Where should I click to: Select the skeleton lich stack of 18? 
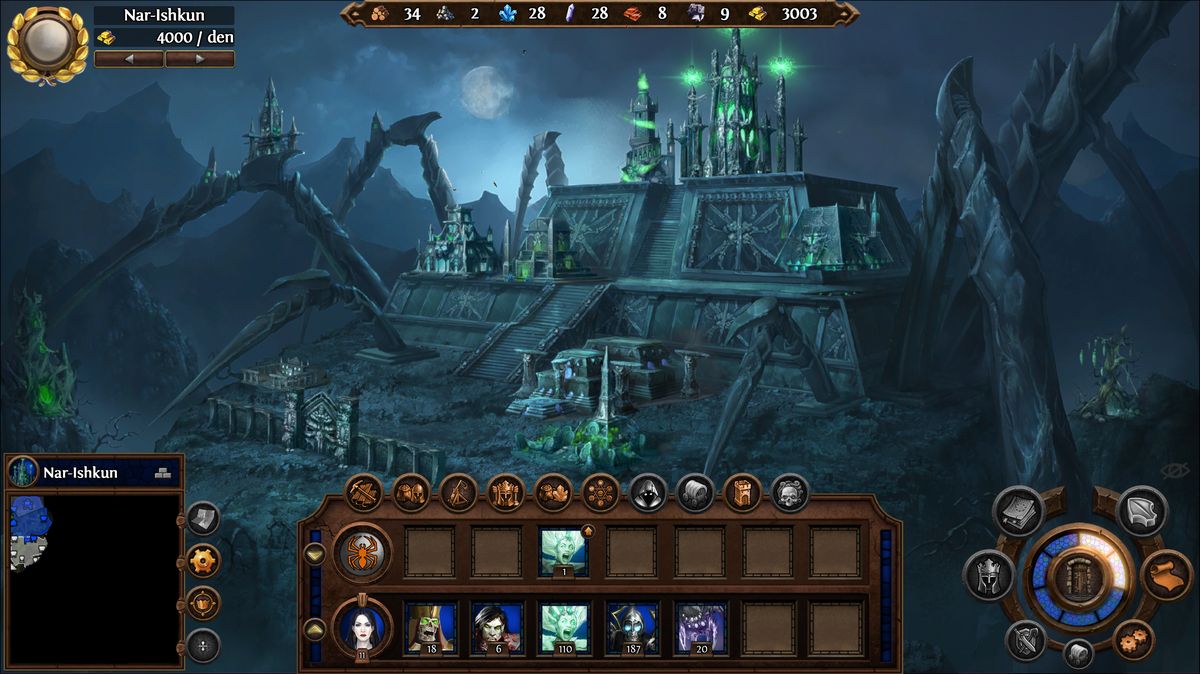click(430, 627)
